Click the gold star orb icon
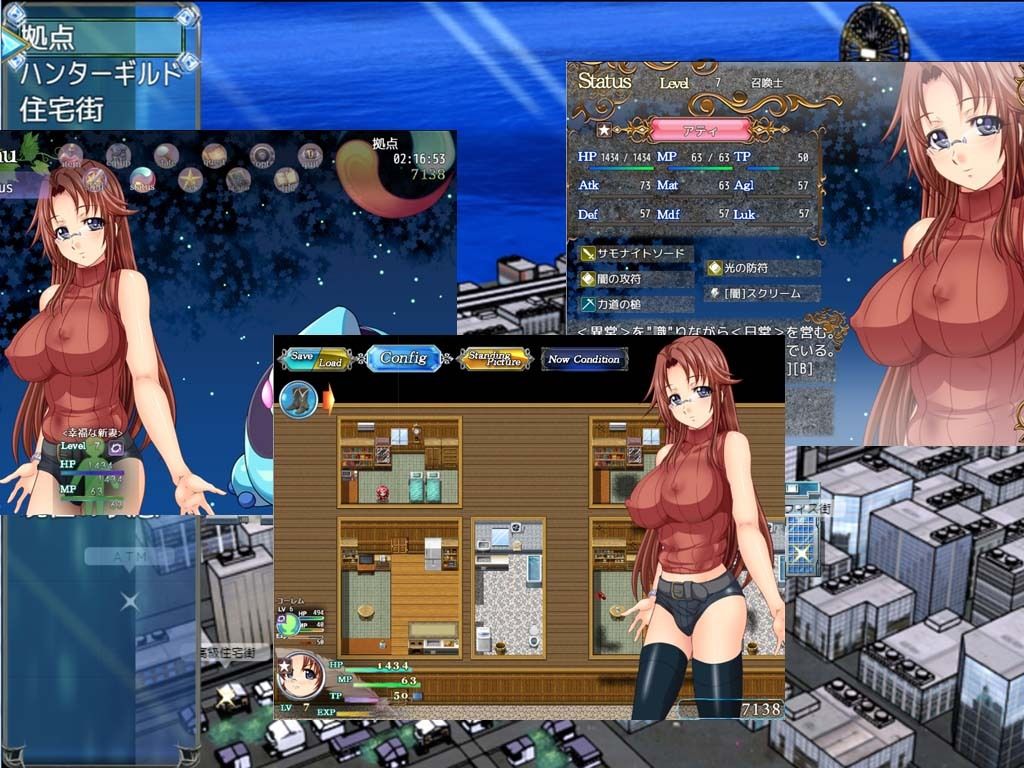 [190, 180]
